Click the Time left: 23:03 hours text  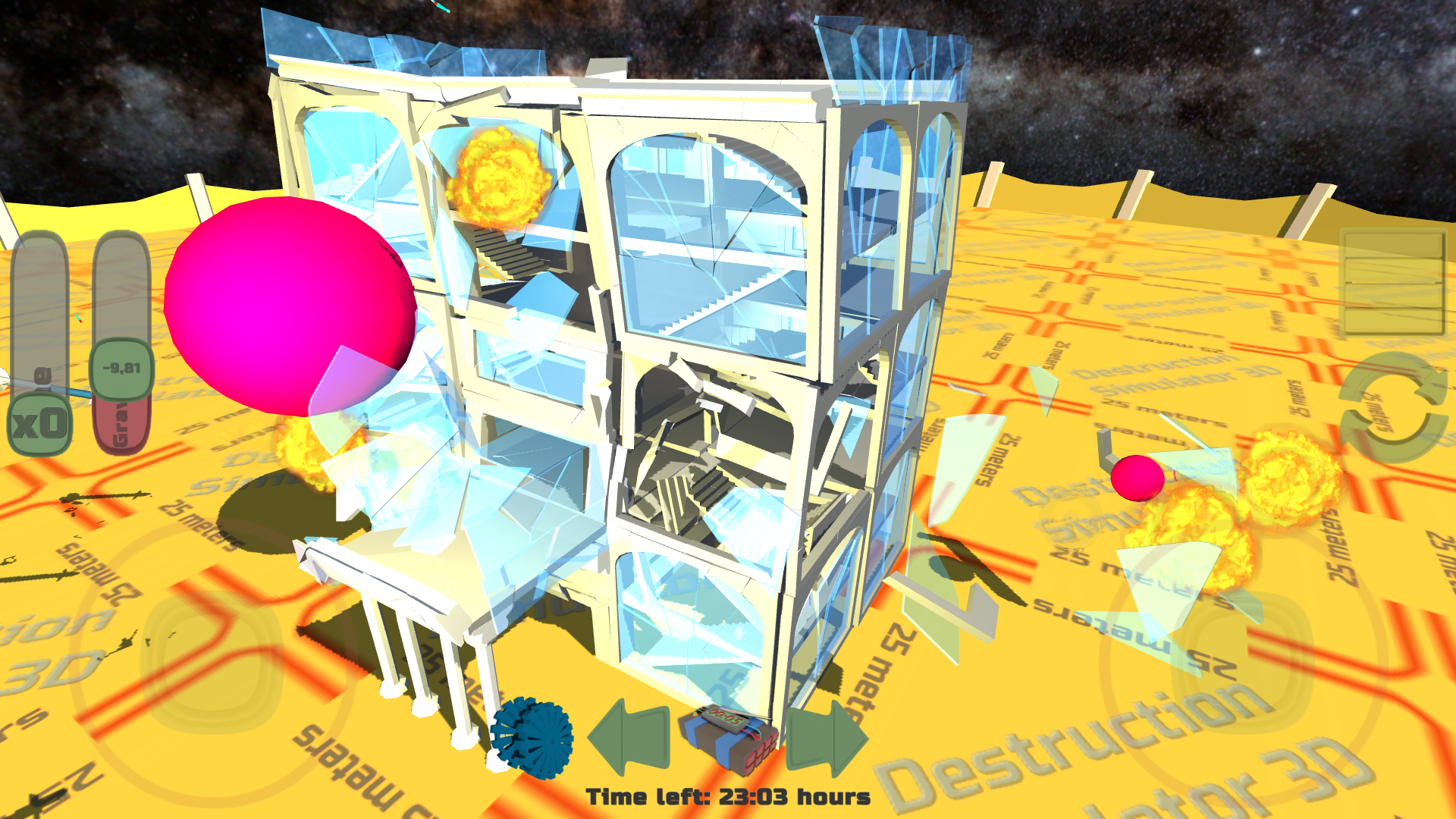[x=730, y=796]
